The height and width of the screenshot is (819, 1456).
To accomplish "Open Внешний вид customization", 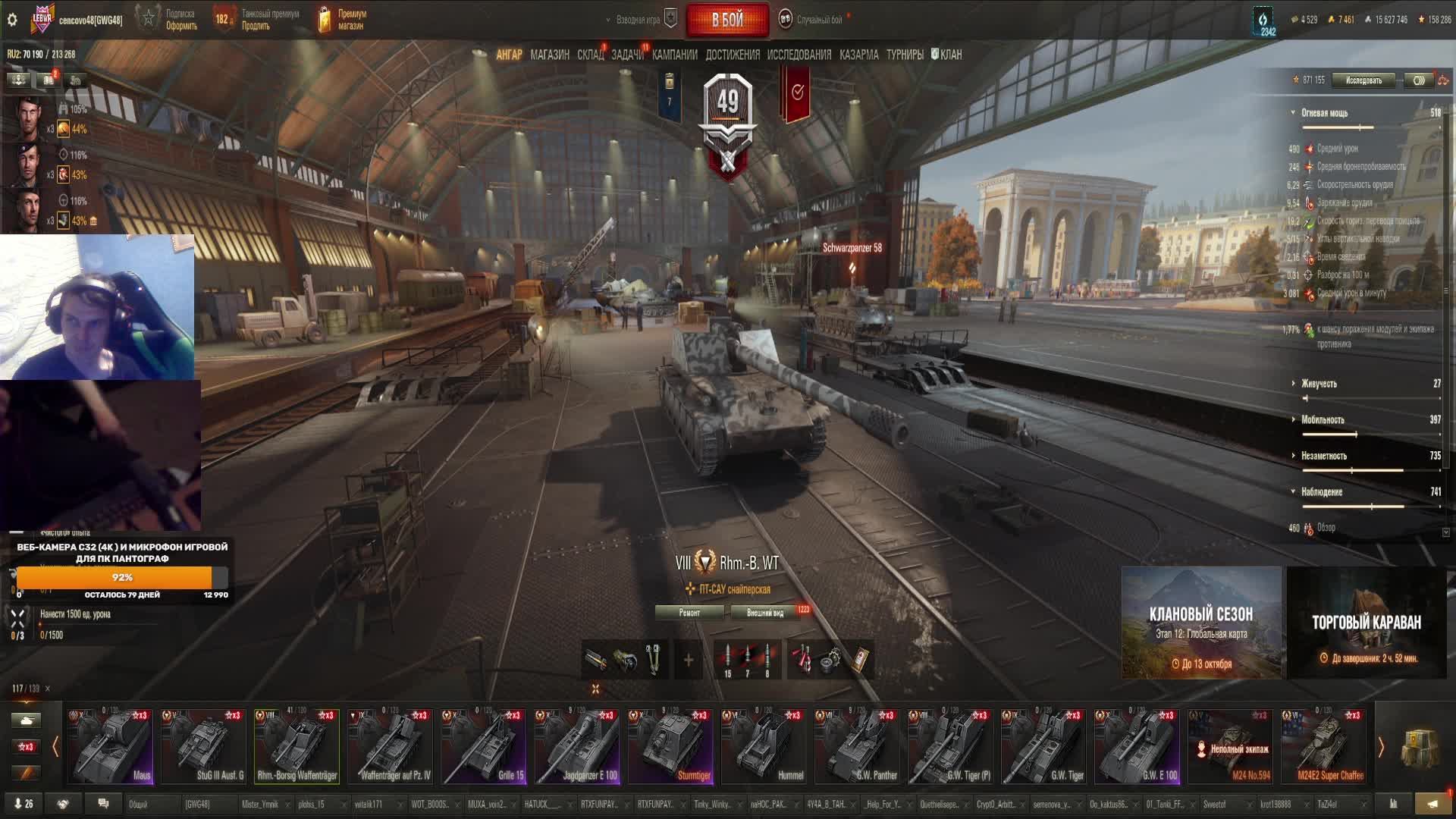I will (764, 613).
